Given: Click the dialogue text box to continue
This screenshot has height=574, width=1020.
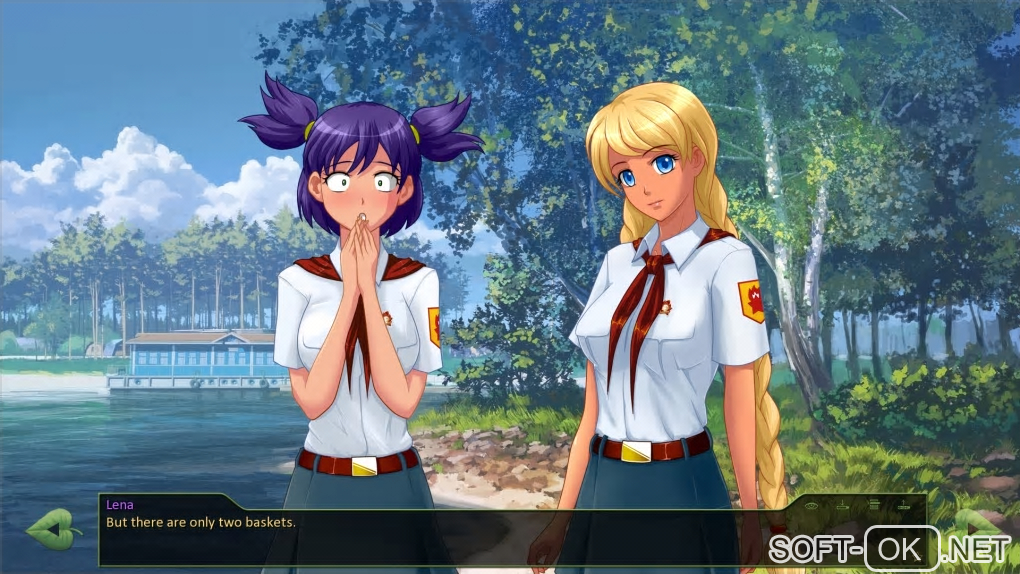Looking at the screenshot, I should tap(450, 535).
